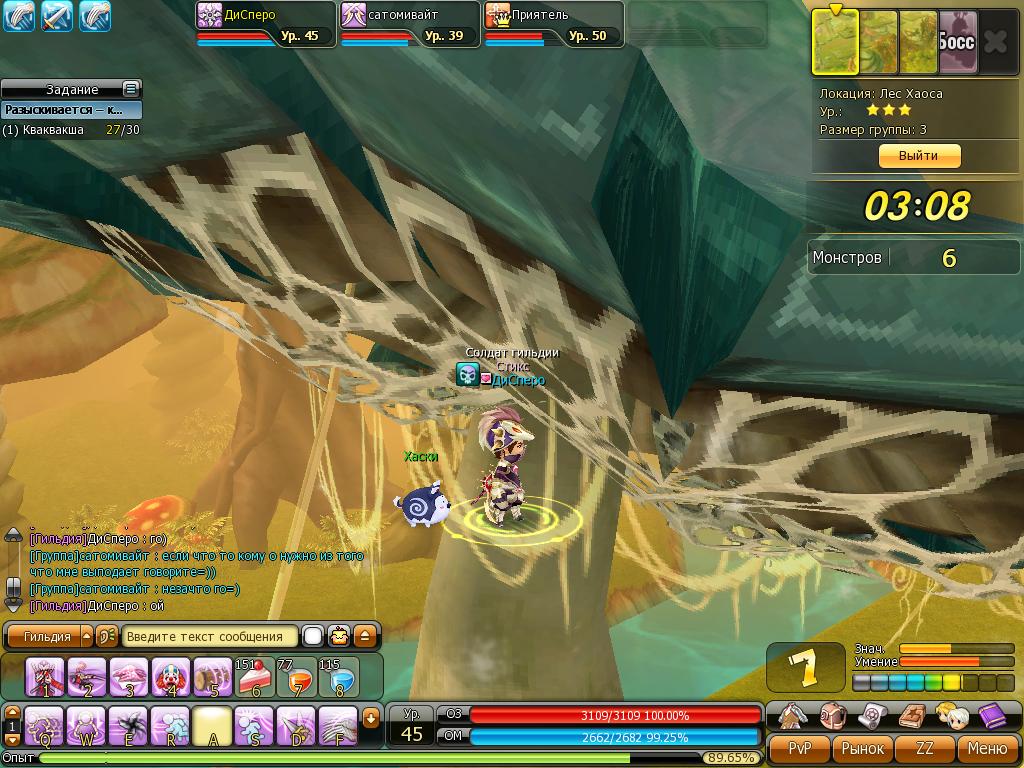Open the purple book icon
1024x768 pixels.
(992, 716)
